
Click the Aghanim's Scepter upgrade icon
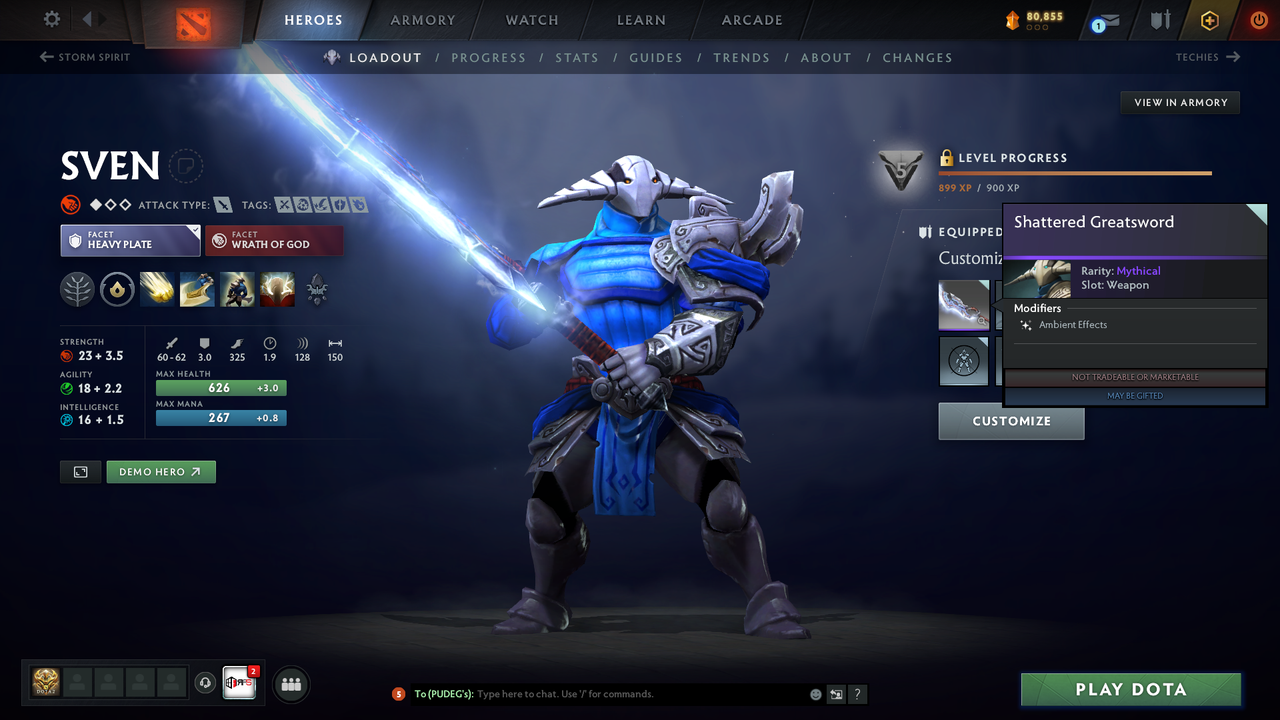click(x=317, y=289)
